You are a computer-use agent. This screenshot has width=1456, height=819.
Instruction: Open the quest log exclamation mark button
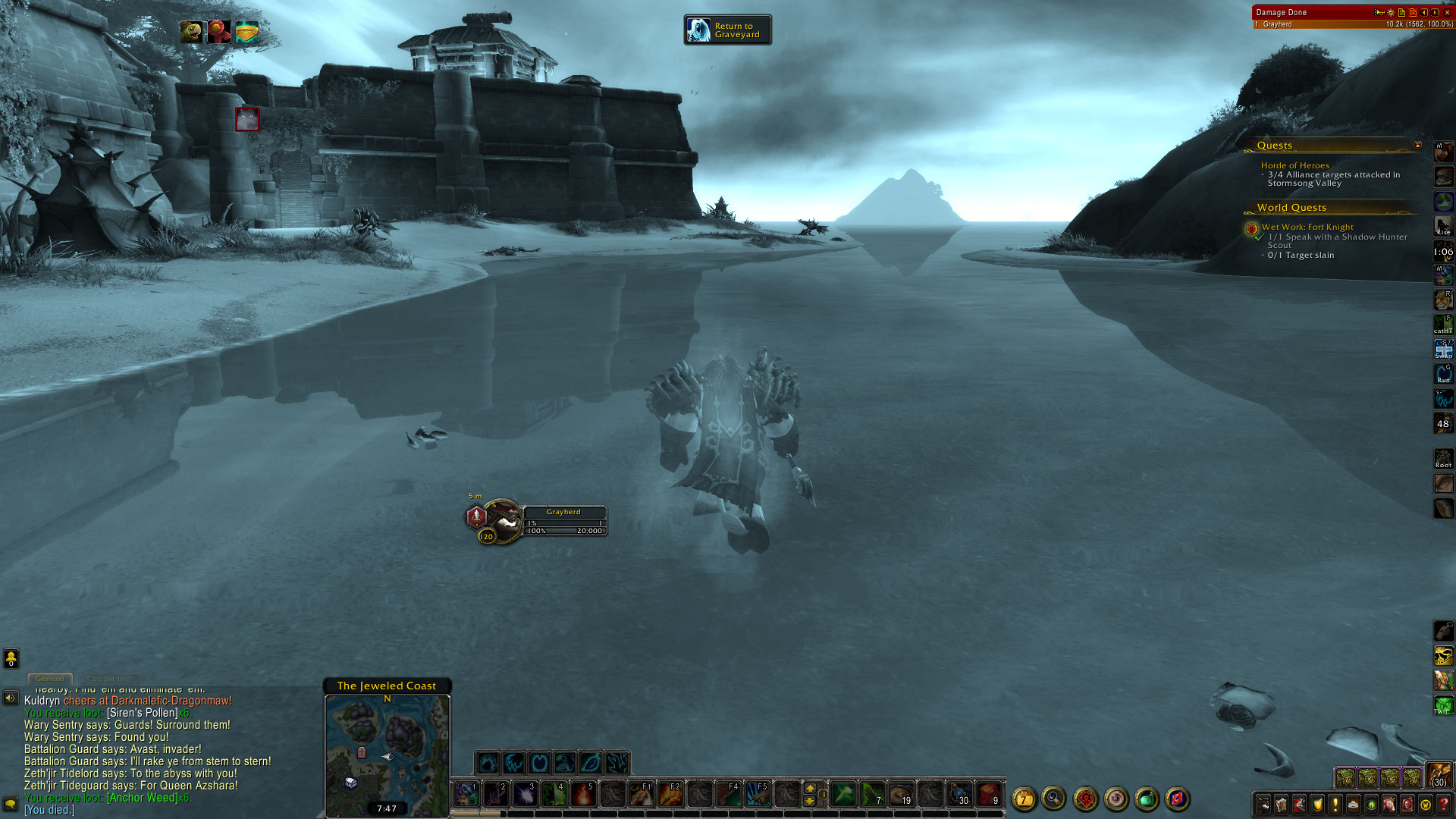1335,804
